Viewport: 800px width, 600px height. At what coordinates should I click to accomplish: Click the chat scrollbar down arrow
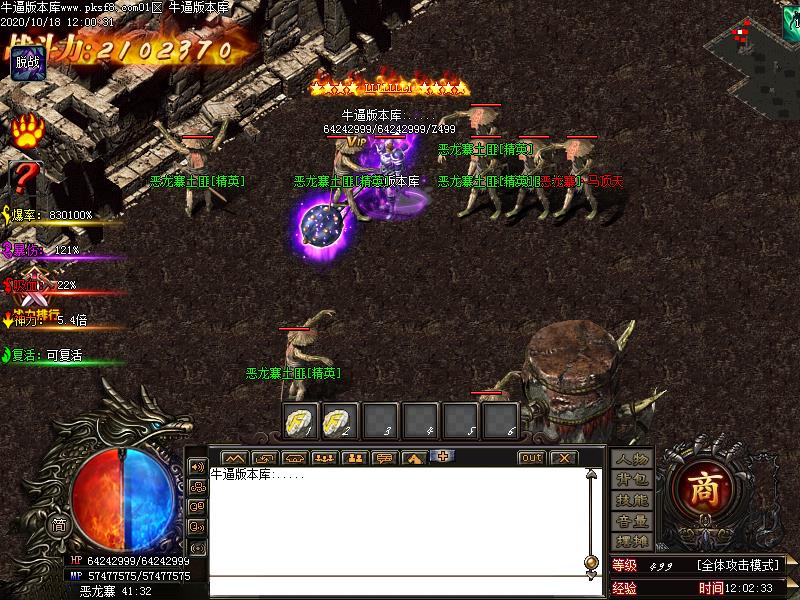592,573
